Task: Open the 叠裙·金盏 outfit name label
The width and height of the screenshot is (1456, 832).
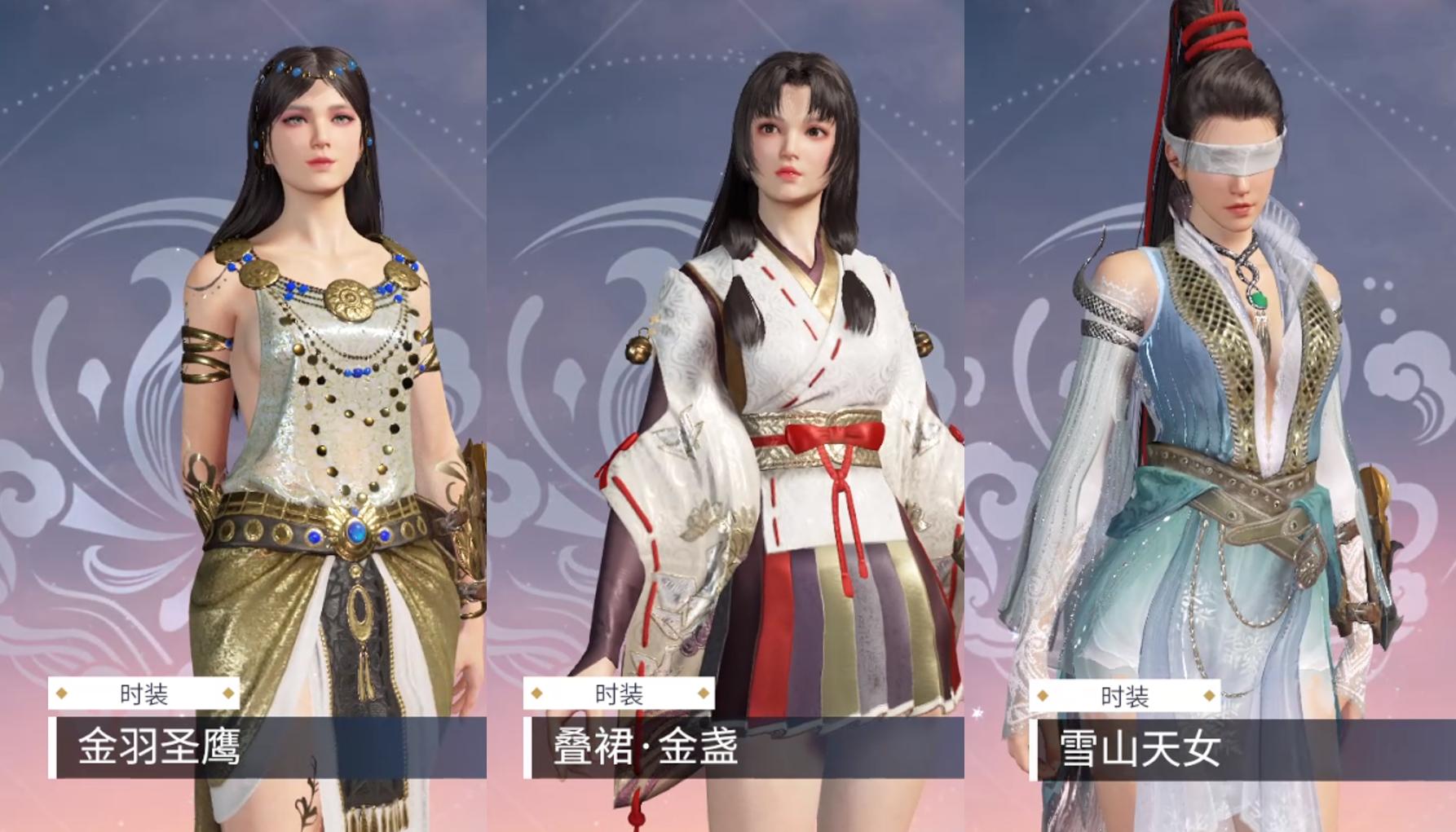Action: [644, 747]
